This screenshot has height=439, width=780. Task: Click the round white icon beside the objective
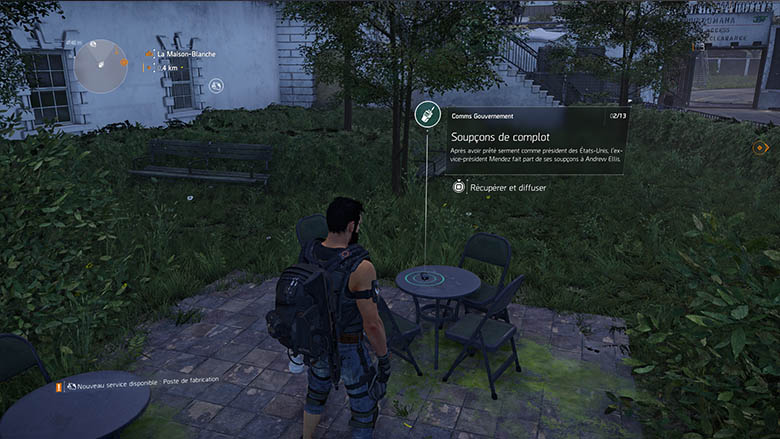coord(216,84)
